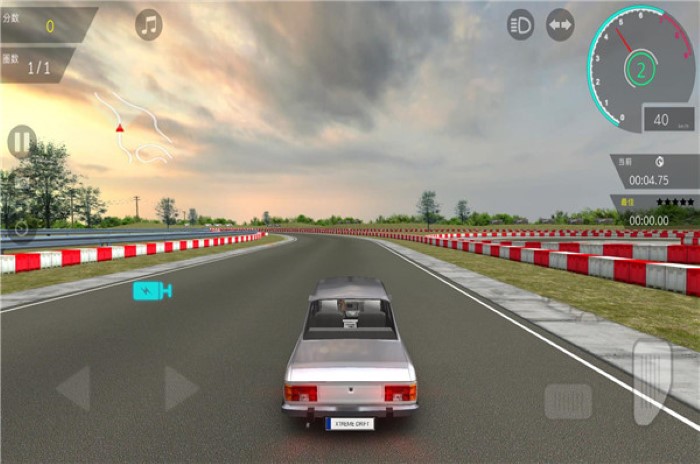Click the track outline minimap

[x=138, y=130]
